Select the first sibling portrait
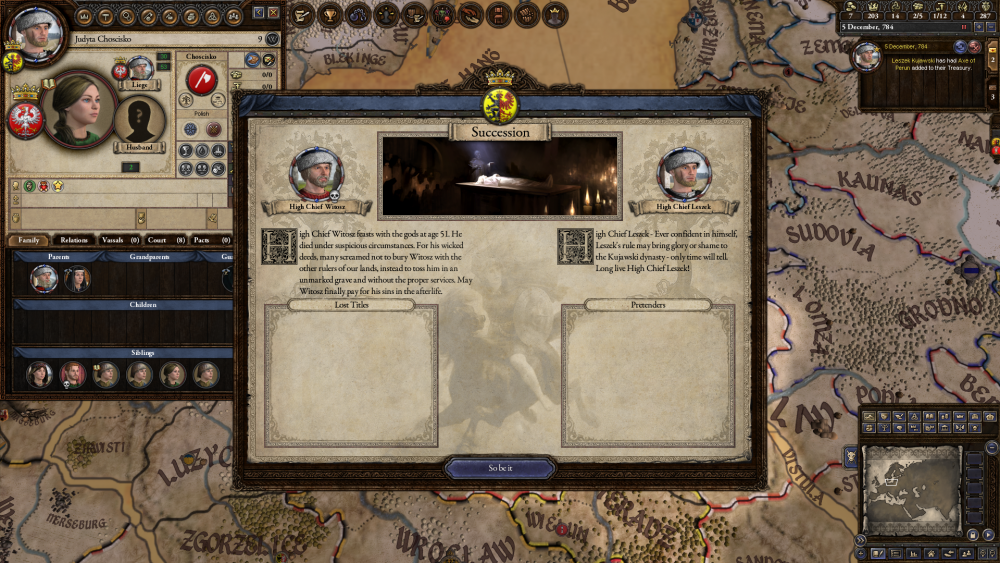The width and height of the screenshot is (1000, 563). [x=39, y=374]
